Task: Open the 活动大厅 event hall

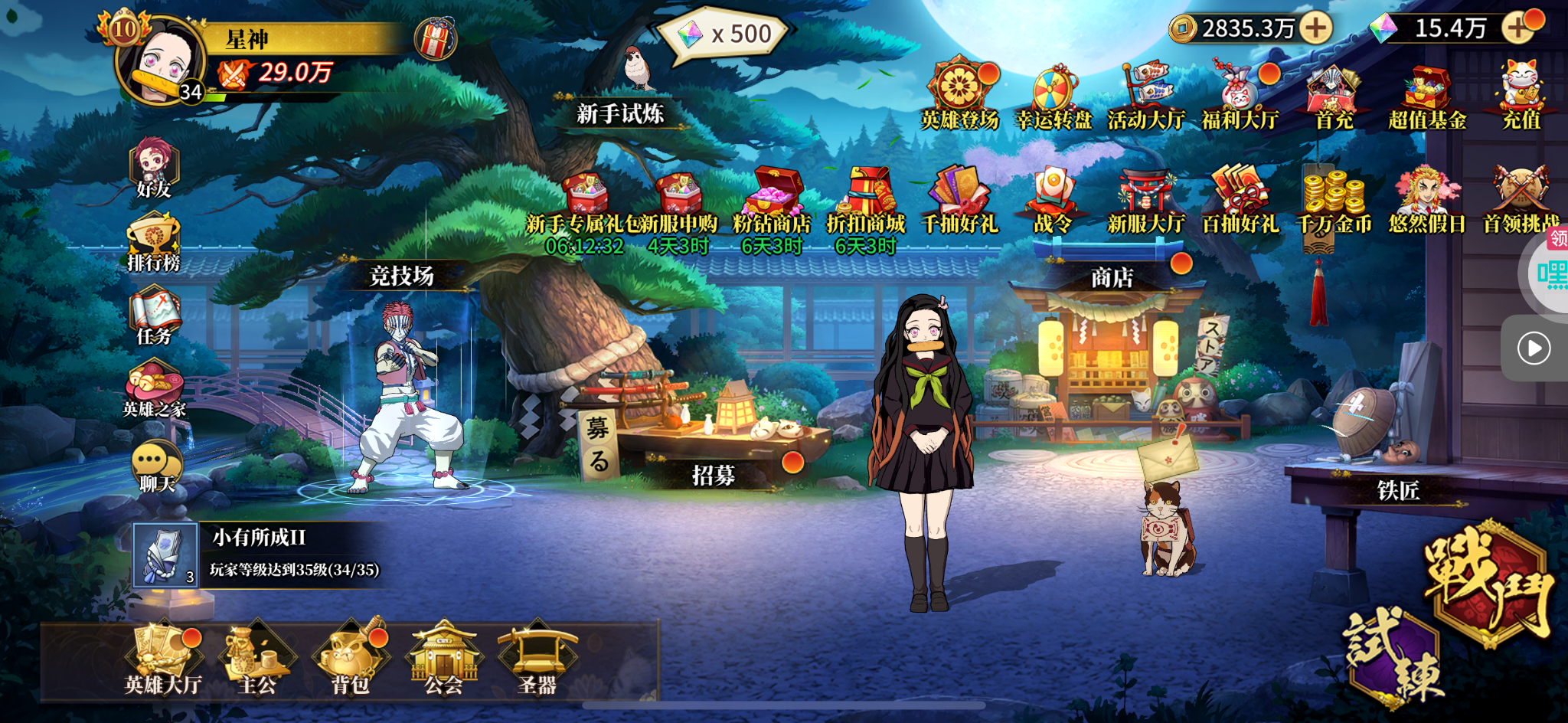Action: [x=1146, y=97]
